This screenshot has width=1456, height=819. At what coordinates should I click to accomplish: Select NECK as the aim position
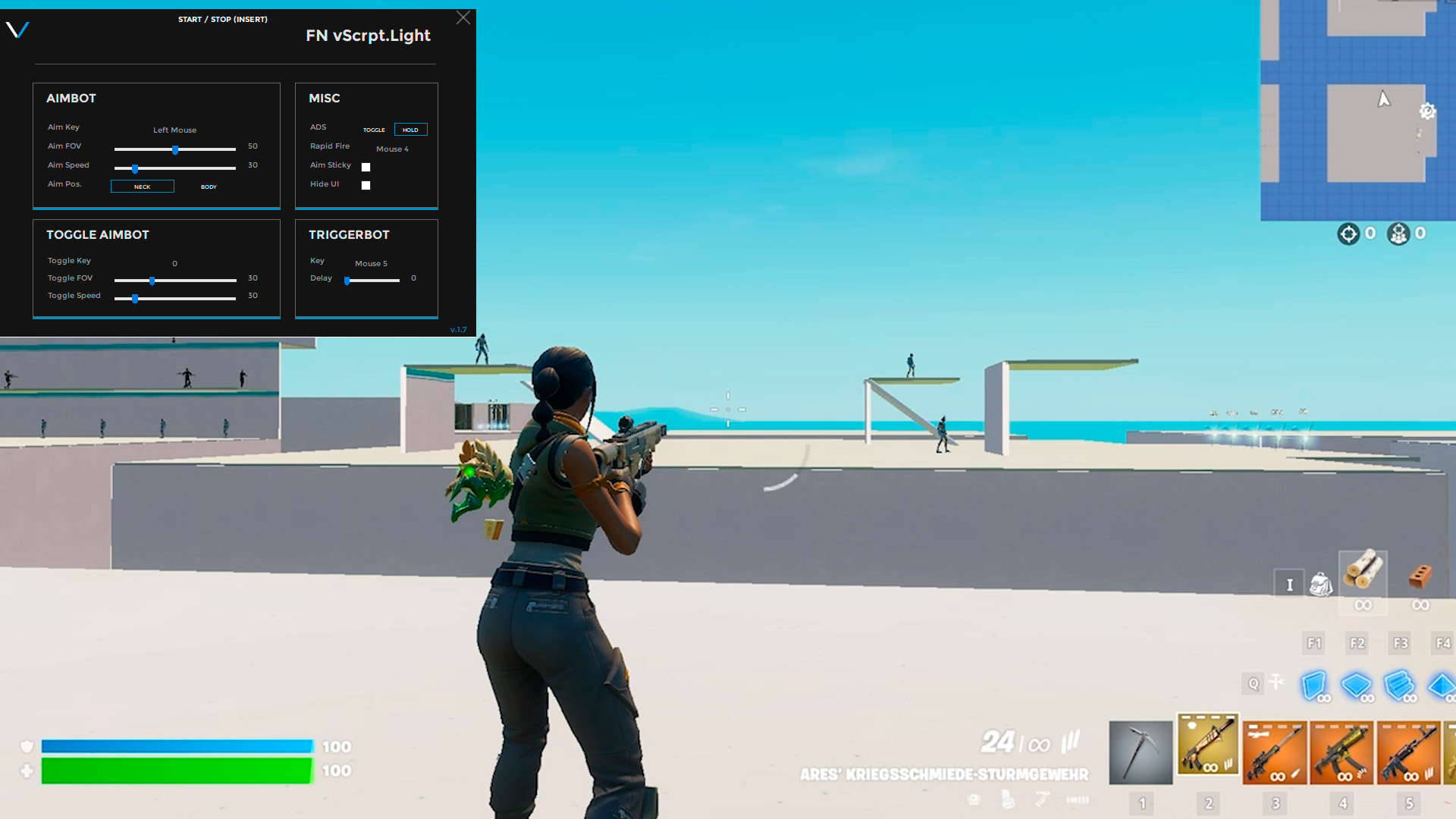(x=143, y=186)
